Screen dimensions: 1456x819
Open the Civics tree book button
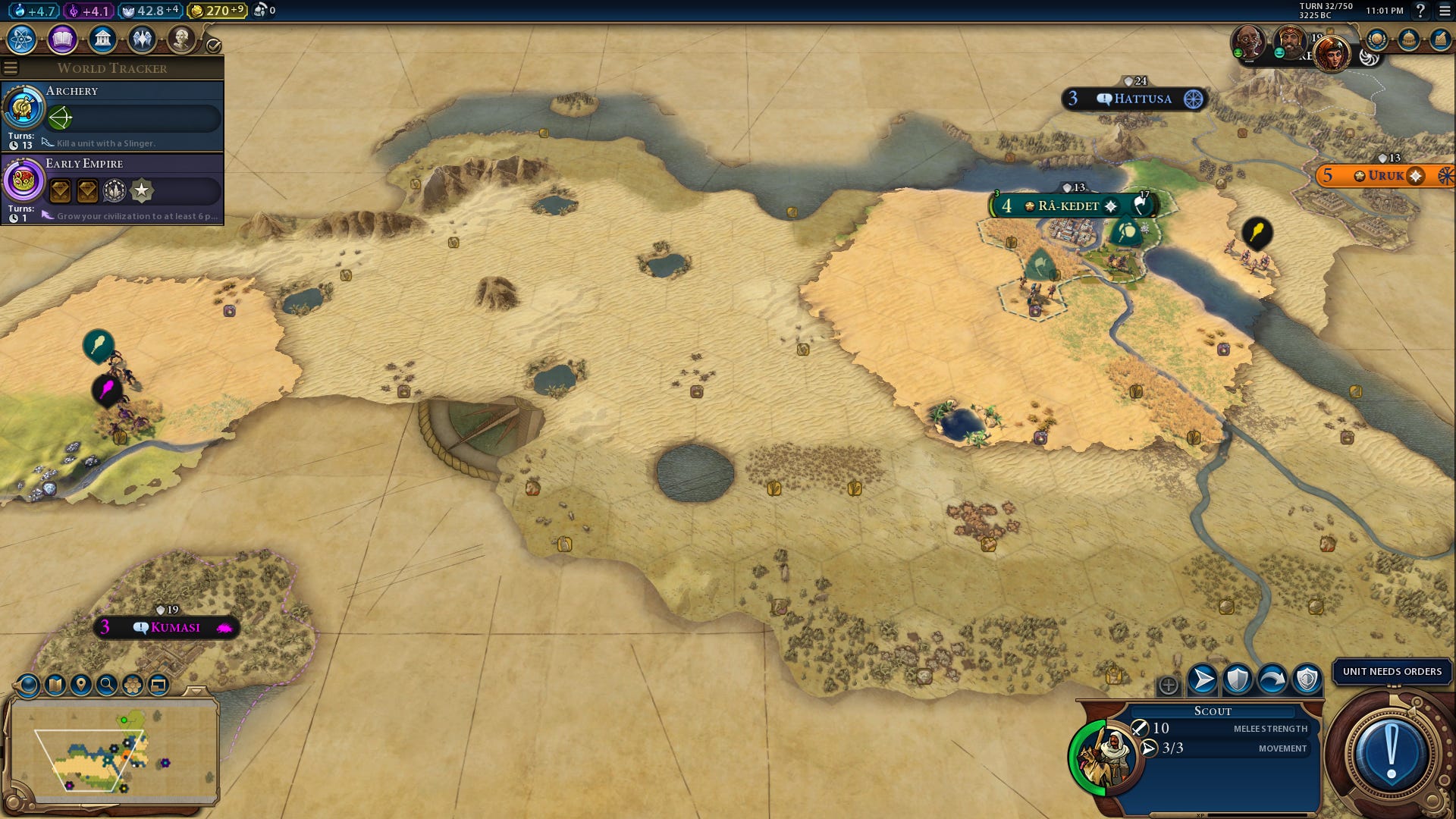click(x=62, y=39)
